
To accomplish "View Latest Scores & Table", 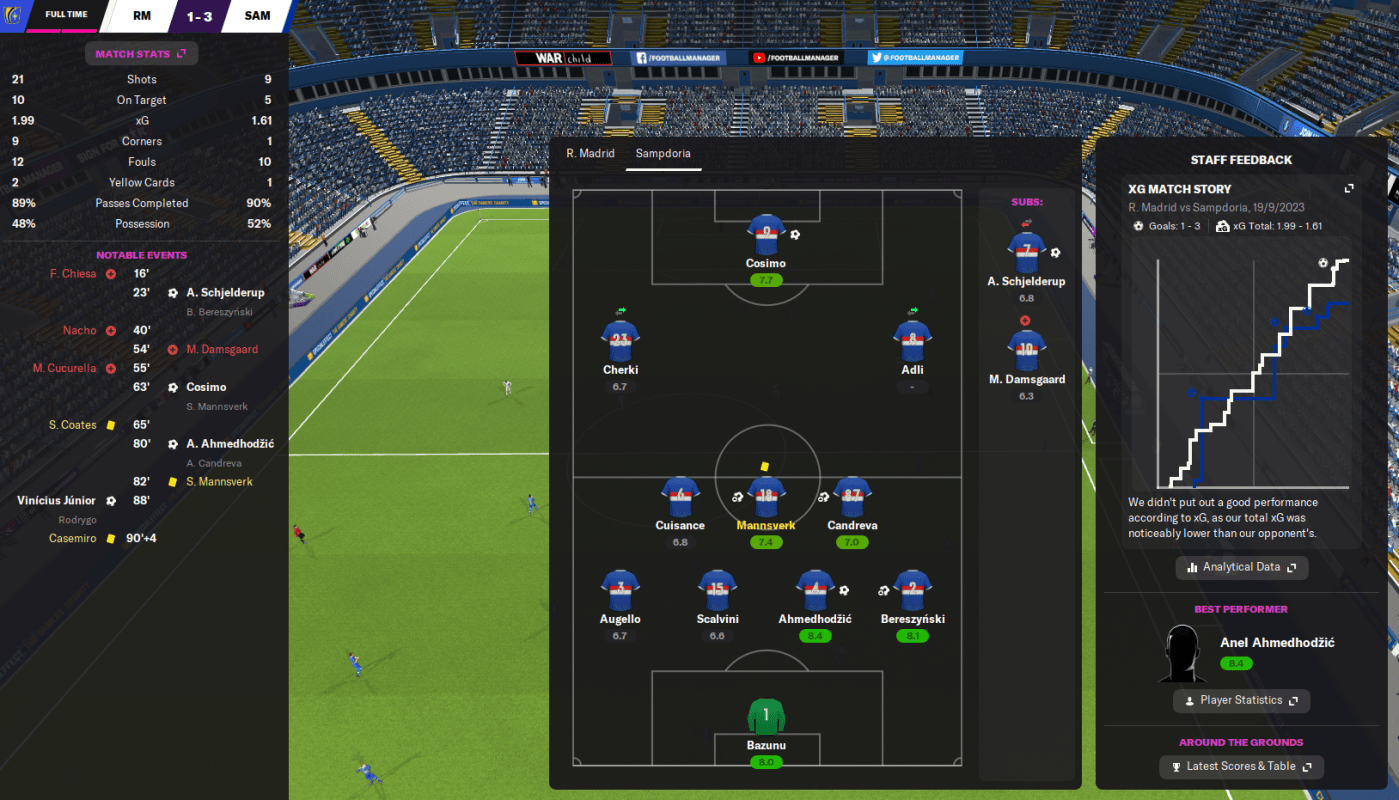I will [x=1241, y=767].
